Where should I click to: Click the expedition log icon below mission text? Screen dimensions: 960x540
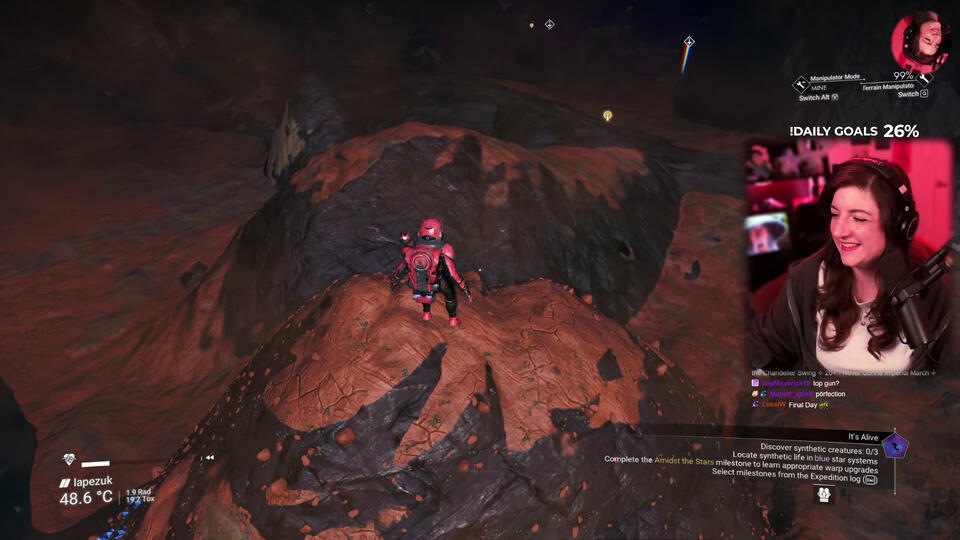click(823, 493)
